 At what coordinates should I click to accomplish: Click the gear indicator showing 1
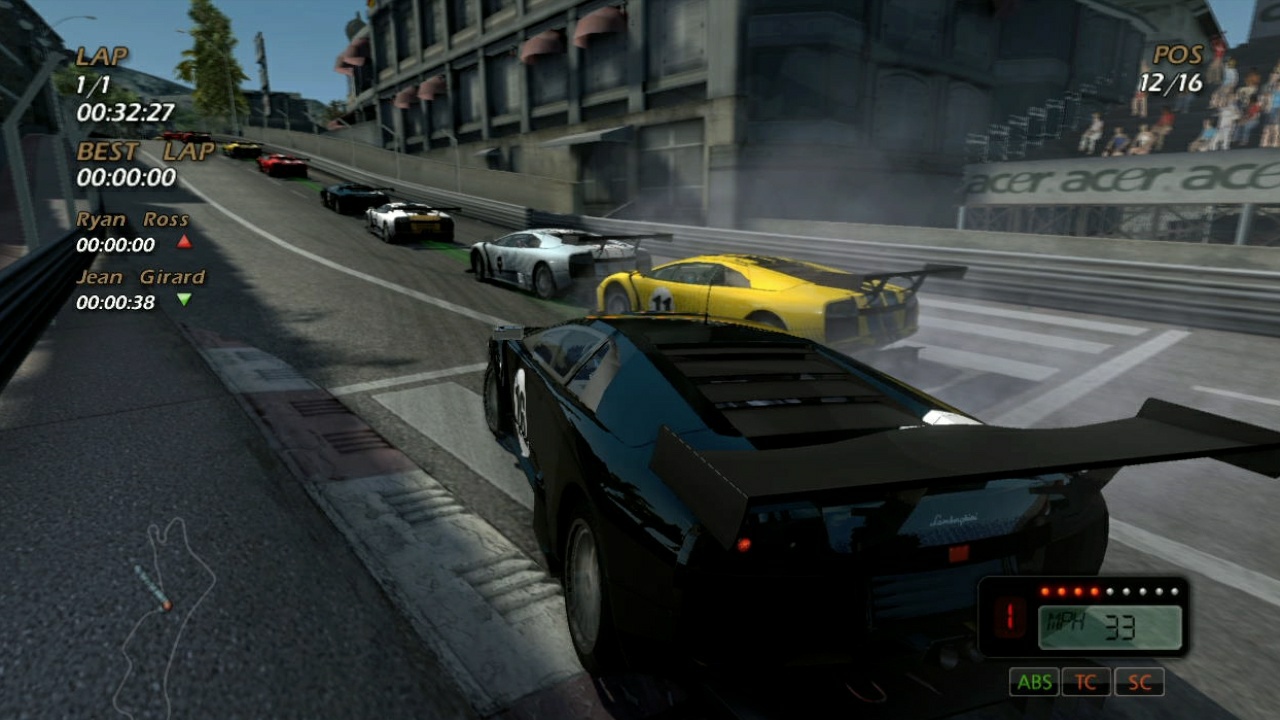pos(1009,618)
